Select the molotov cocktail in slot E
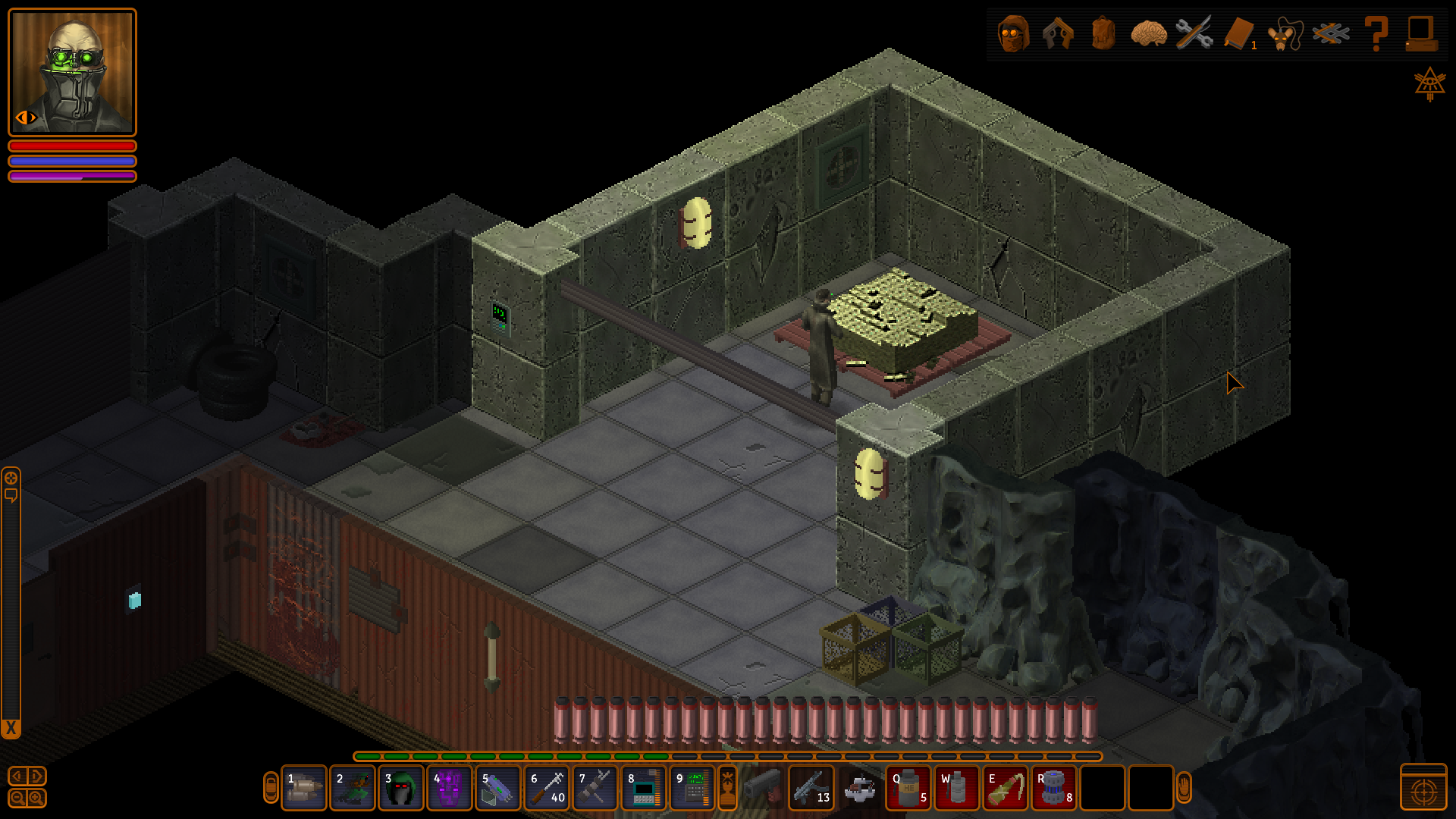 point(1006,789)
